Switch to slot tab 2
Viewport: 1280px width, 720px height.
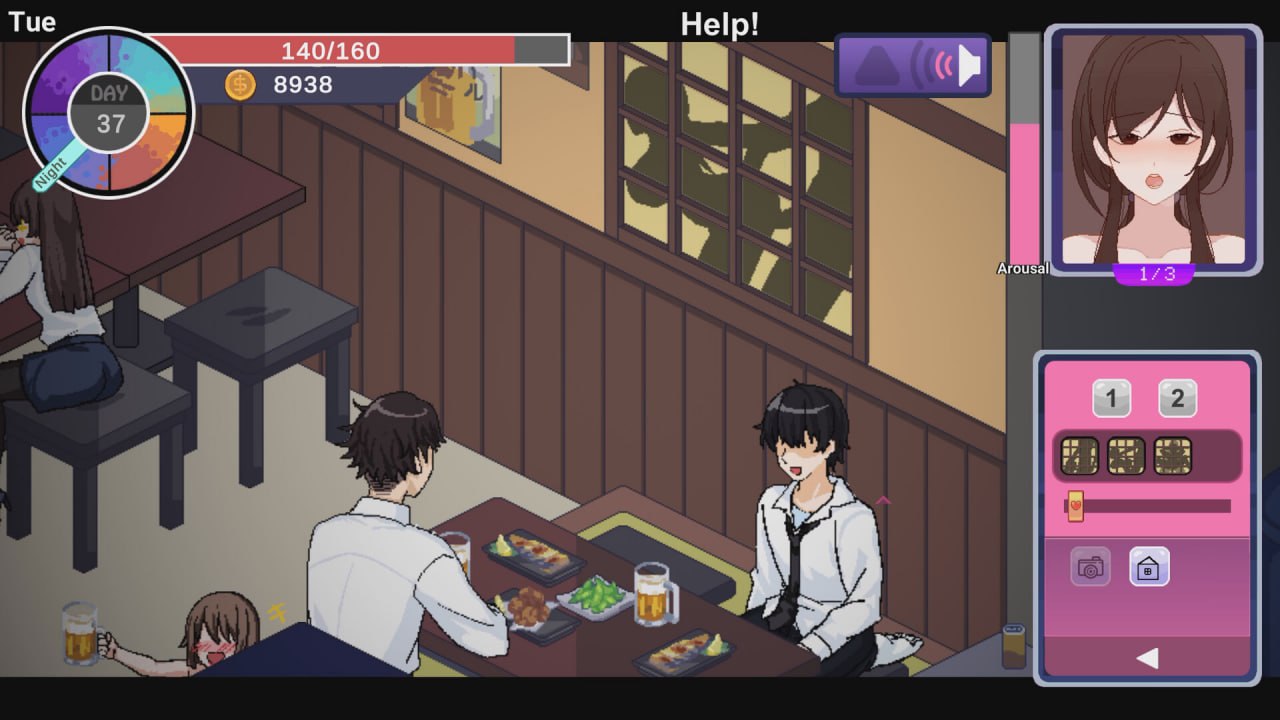pos(1177,398)
